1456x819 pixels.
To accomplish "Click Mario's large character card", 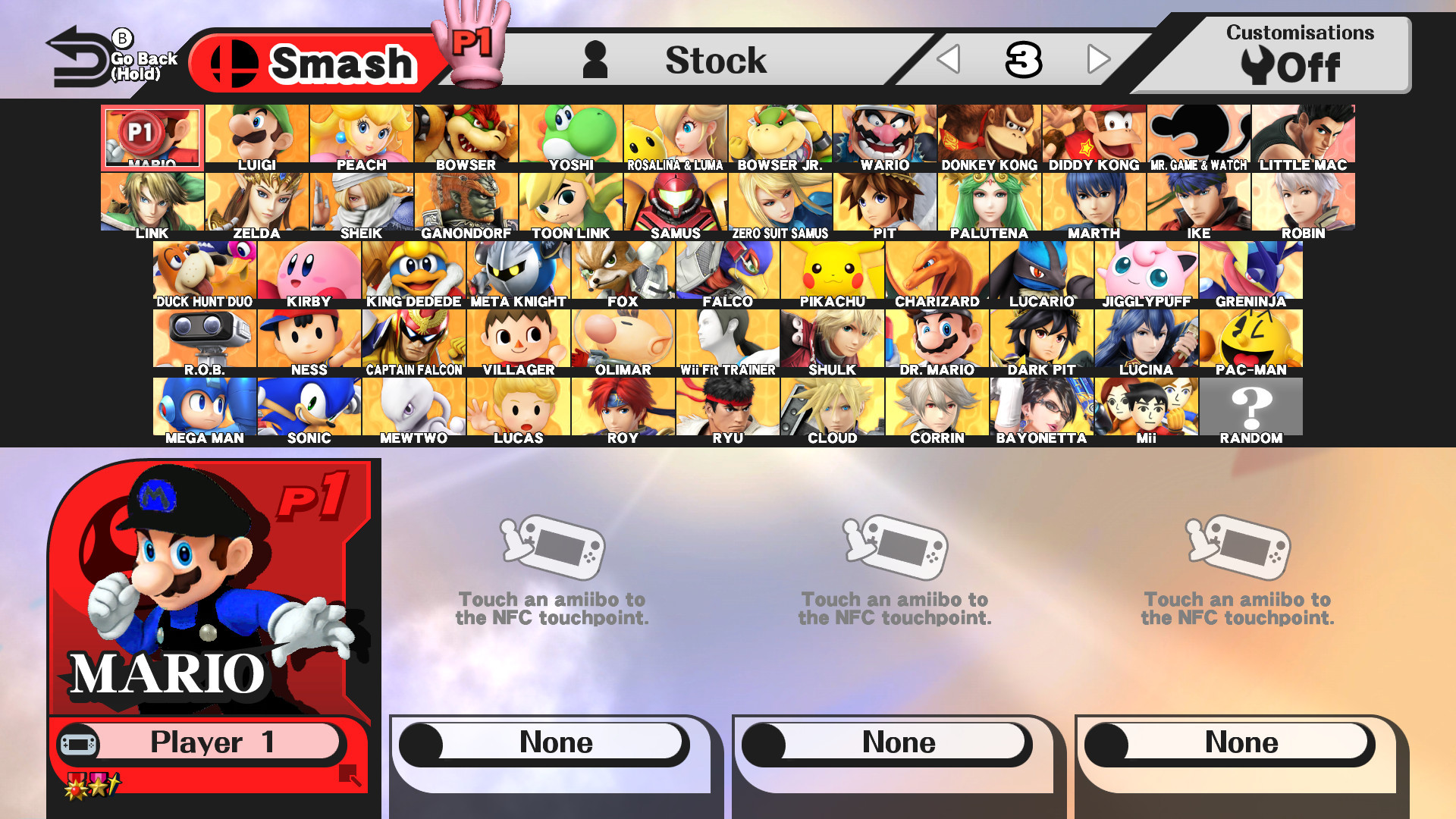I will point(212,599).
